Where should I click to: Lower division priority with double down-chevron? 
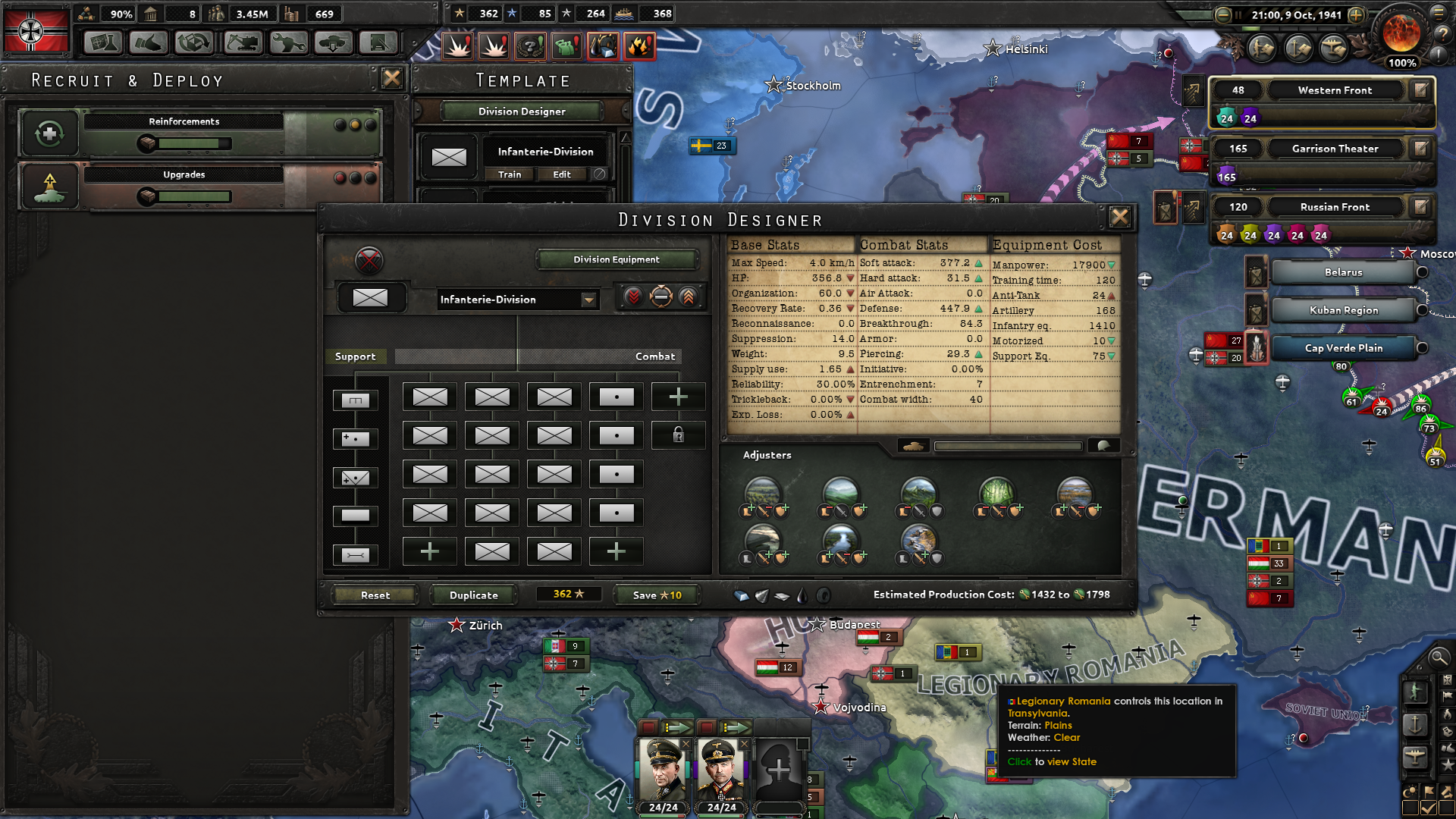click(635, 297)
